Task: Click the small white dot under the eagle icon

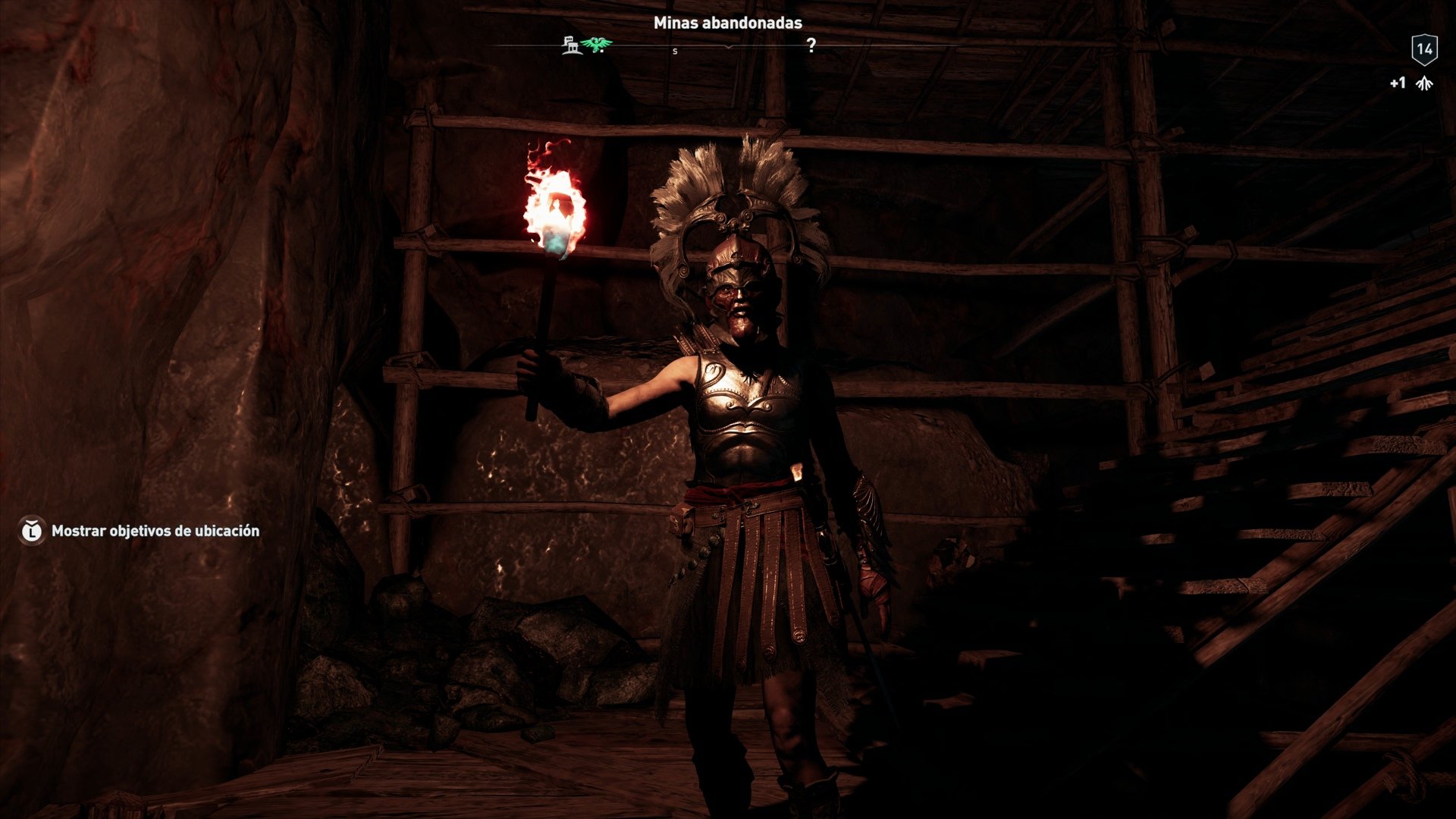Action: [602, 50]
